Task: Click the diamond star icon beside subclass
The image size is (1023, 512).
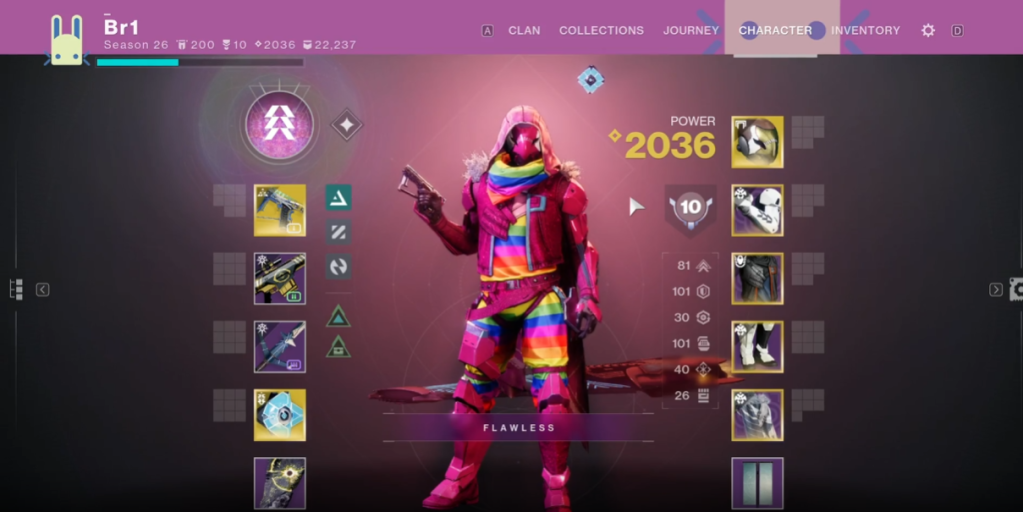Action: 347,125
